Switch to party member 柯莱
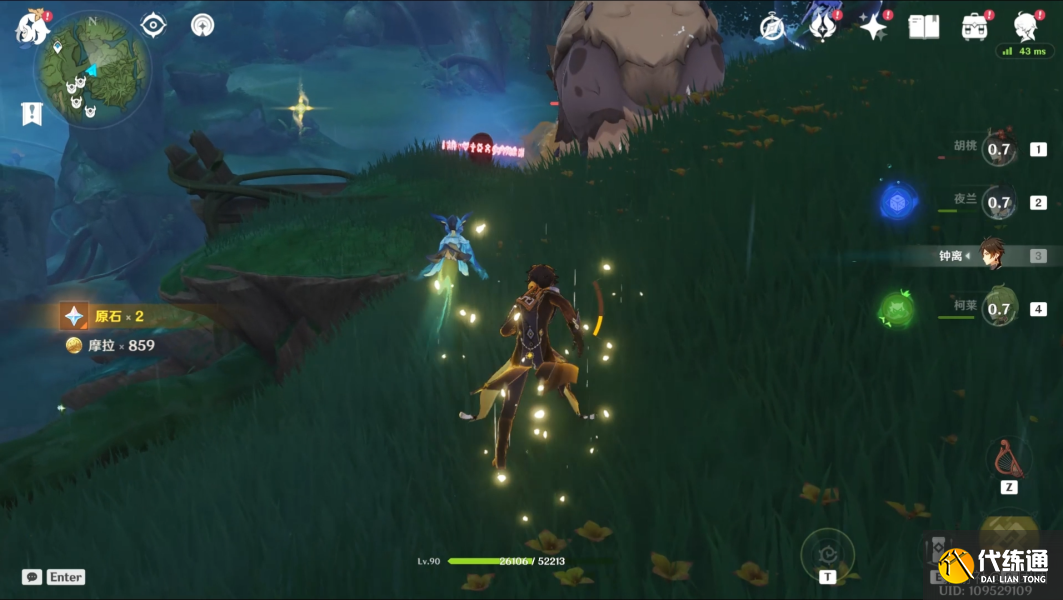This screenshot has width=1063, height=600. tap(998, 308)
